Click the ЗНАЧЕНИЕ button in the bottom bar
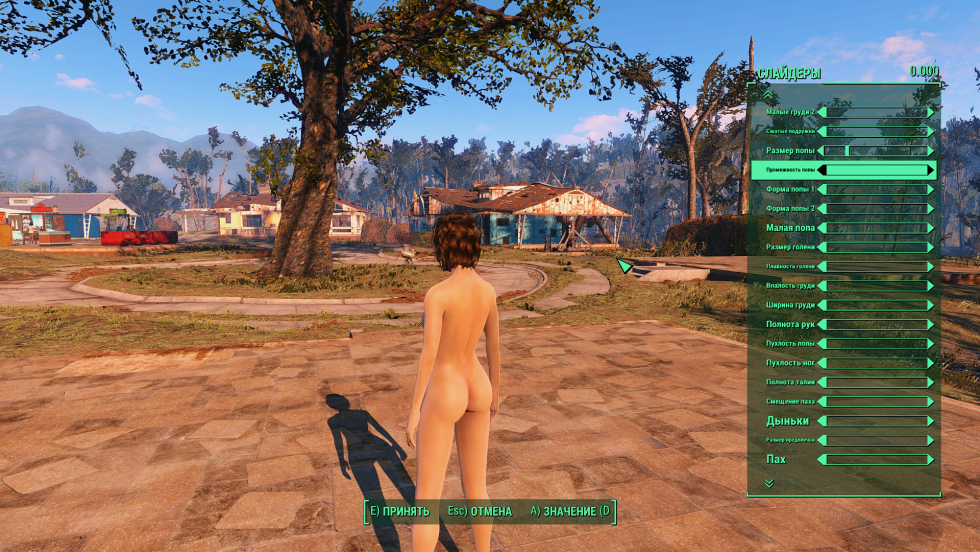This screenshot has width=980, height=552. tap(570, 512)
